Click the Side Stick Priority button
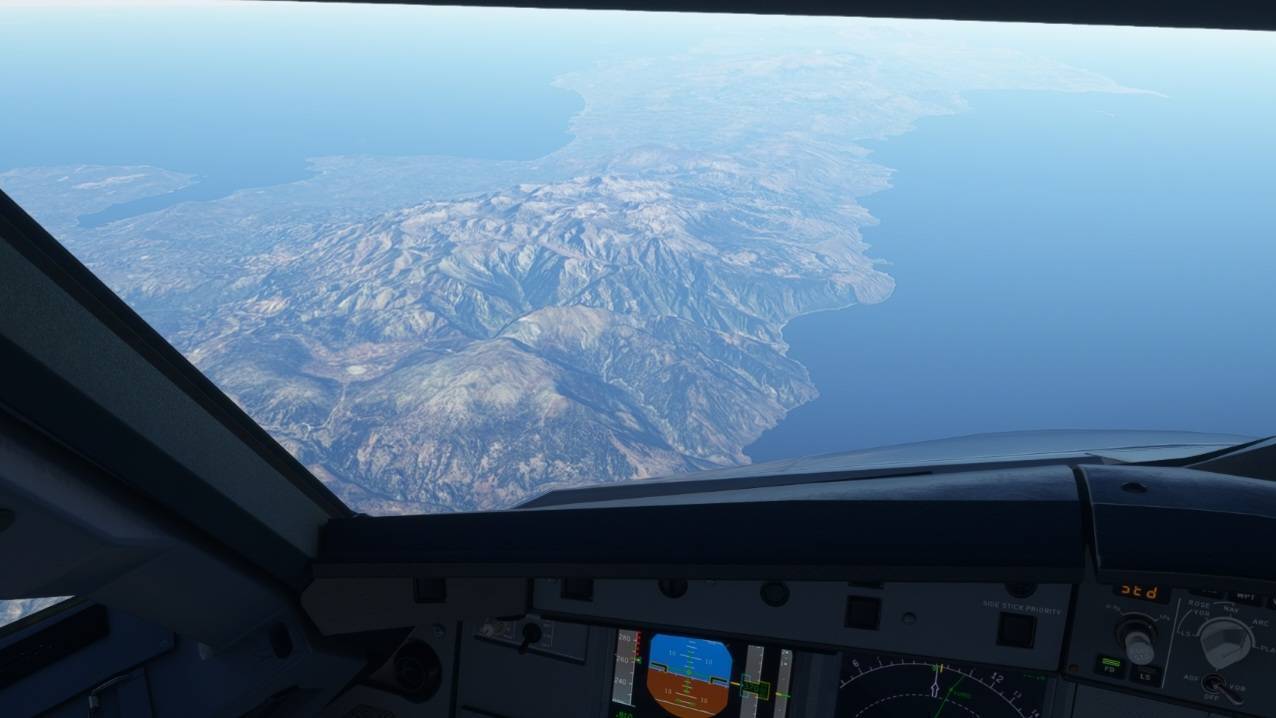The width and height of the screenshot is (1276, 718). [x=1016, y=629]
